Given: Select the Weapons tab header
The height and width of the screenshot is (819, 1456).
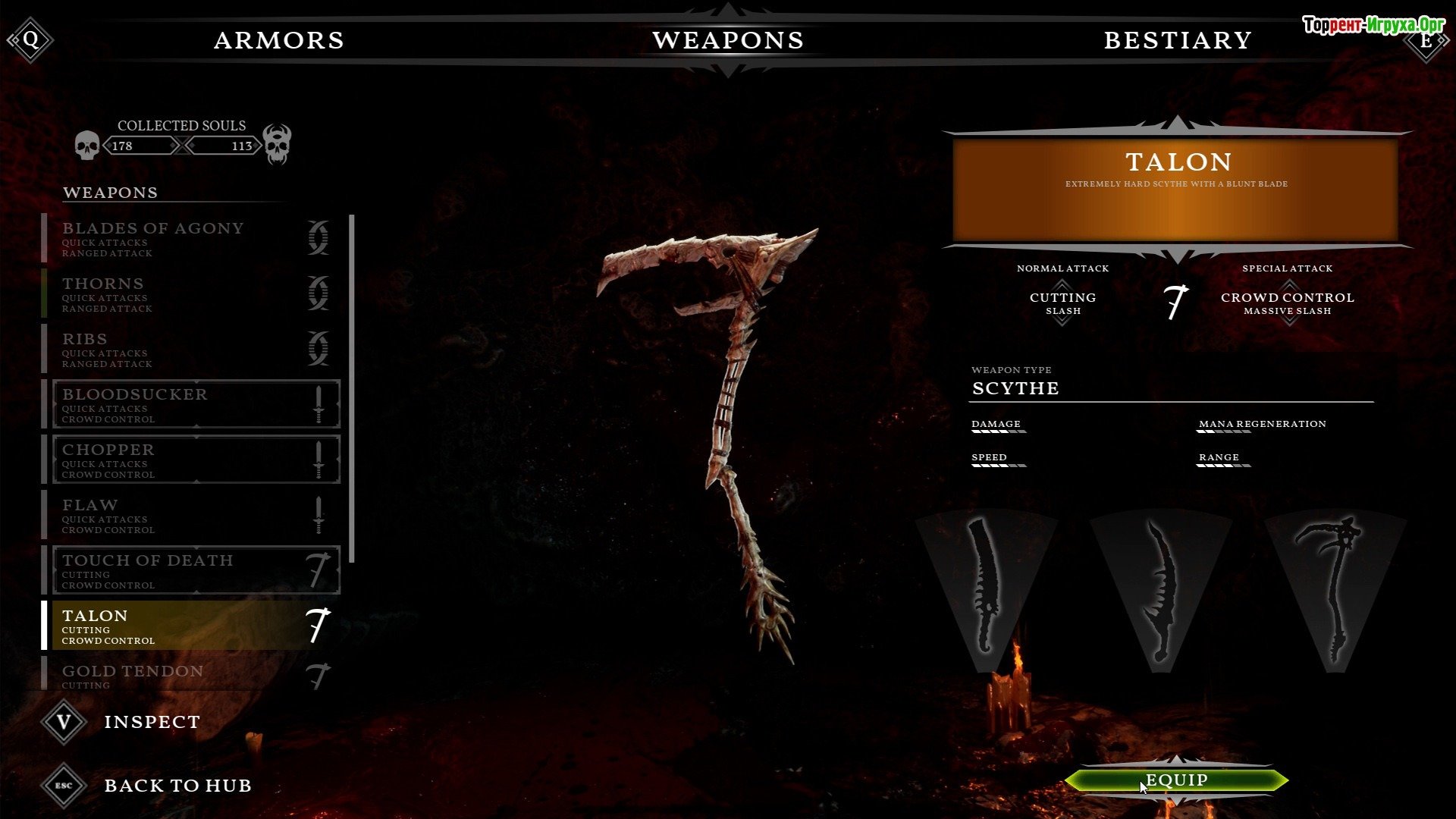Looking at the screenshot, I should [728, 40].
